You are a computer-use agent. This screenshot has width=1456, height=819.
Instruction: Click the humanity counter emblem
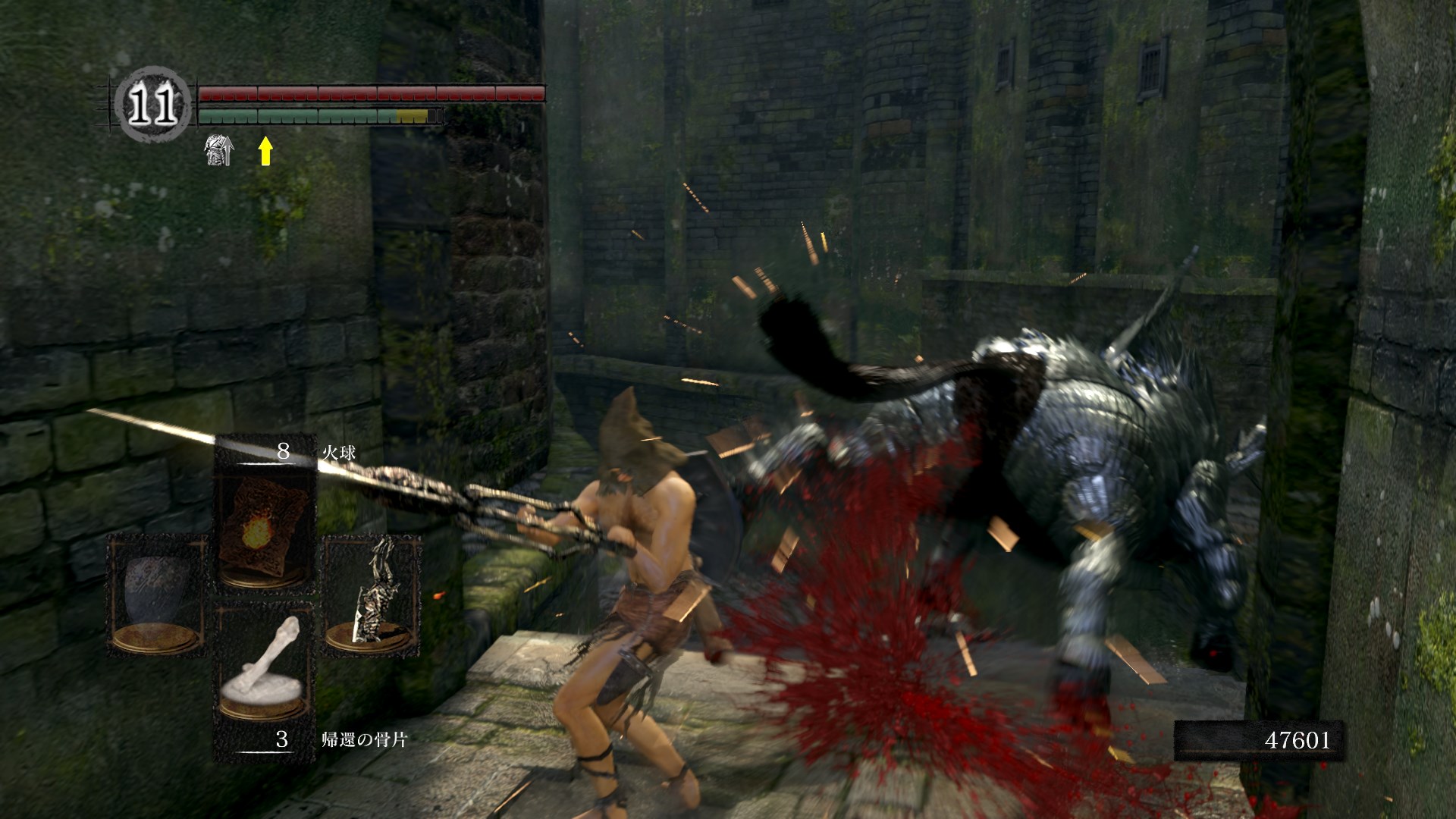click(152, 105)
